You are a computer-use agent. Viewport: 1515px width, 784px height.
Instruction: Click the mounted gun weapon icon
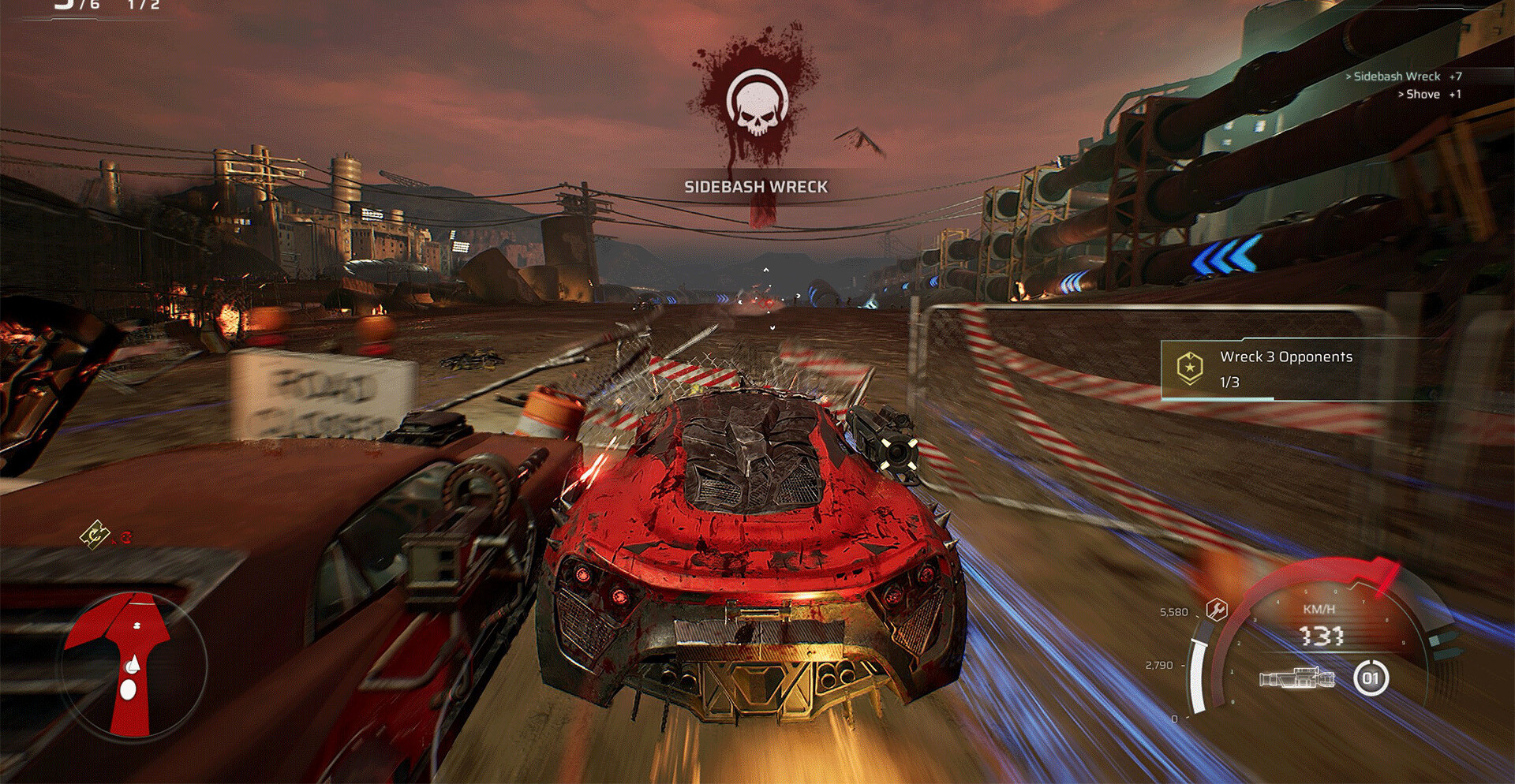pyautogui.click(x=1297, y=678)
